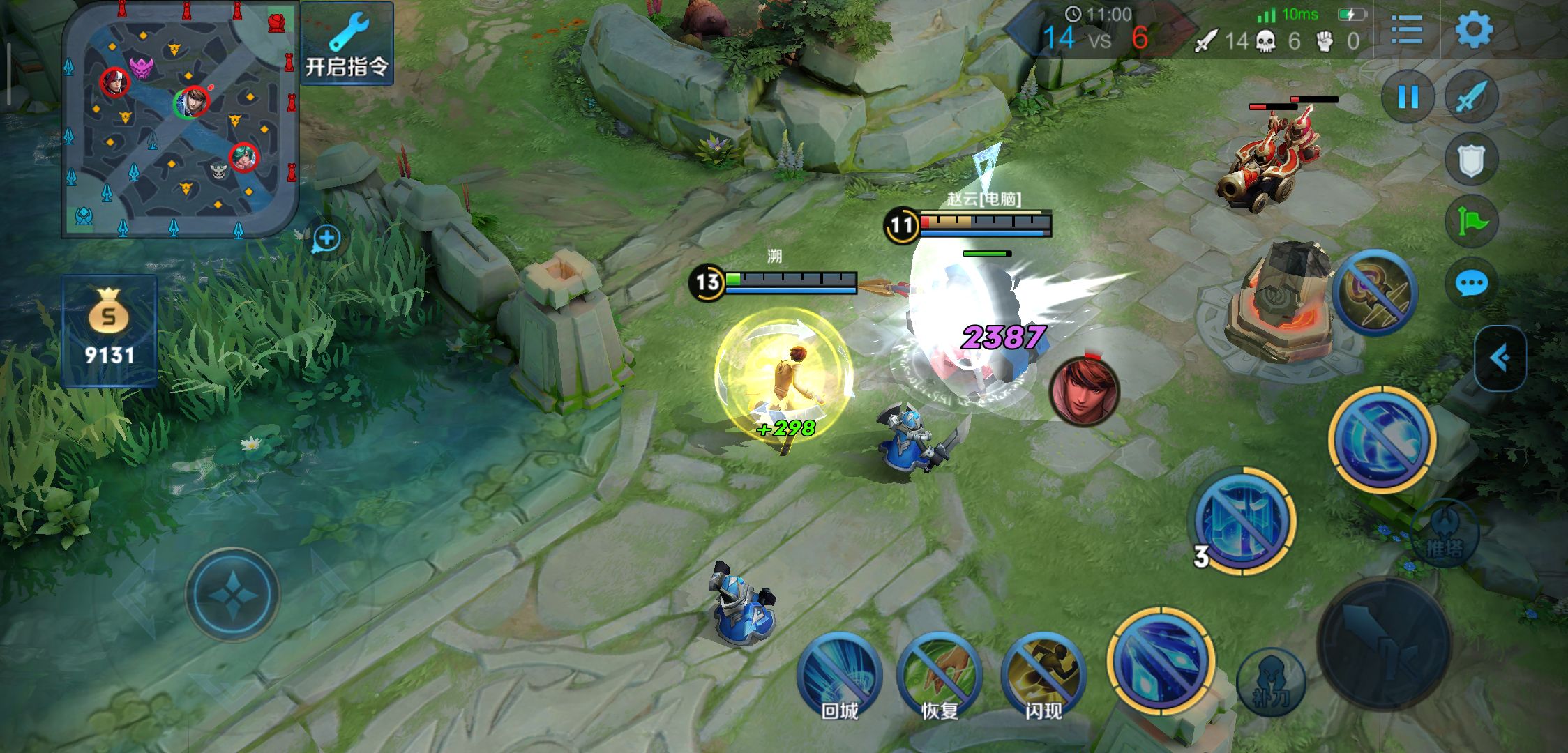The height and width of the screenshot is (753, 1568).
Task: Open the minimap overview
Action: click(180, 120)
